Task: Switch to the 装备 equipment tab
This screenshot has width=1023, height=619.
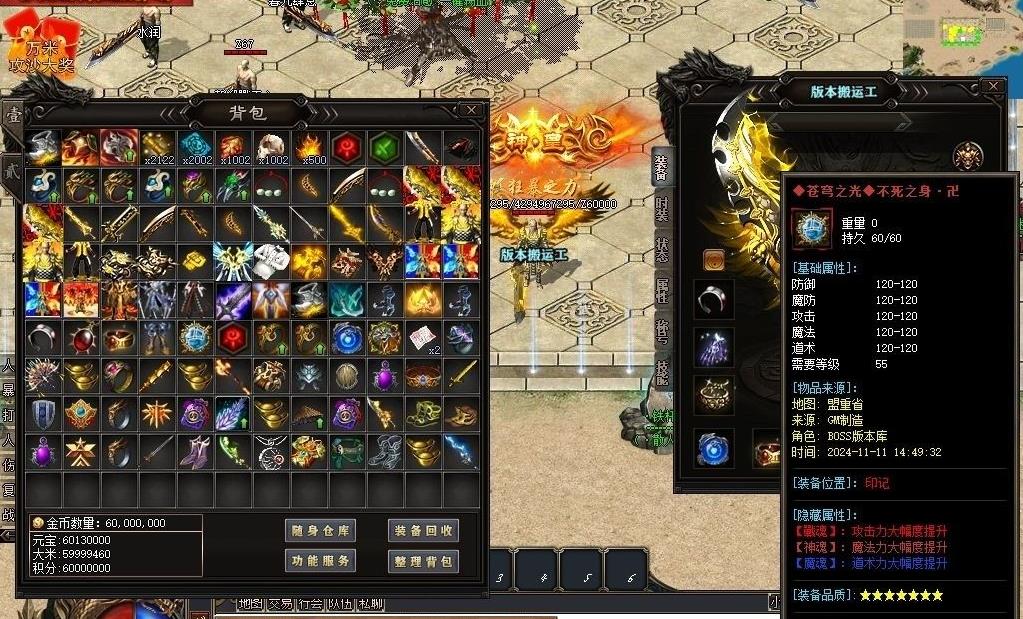Action: 662,165
